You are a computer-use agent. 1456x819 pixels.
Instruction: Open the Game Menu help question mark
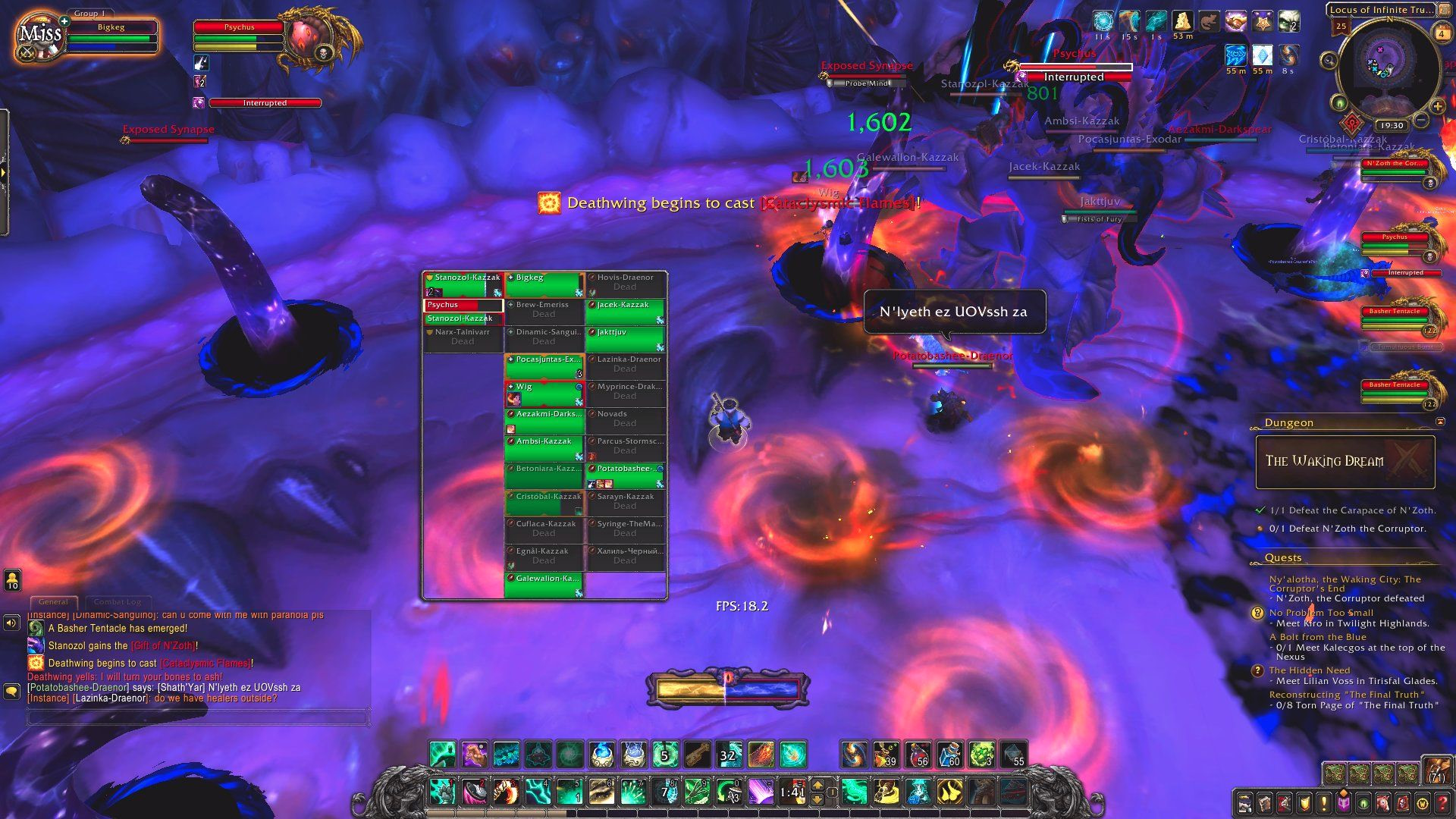coord(1442,803)
